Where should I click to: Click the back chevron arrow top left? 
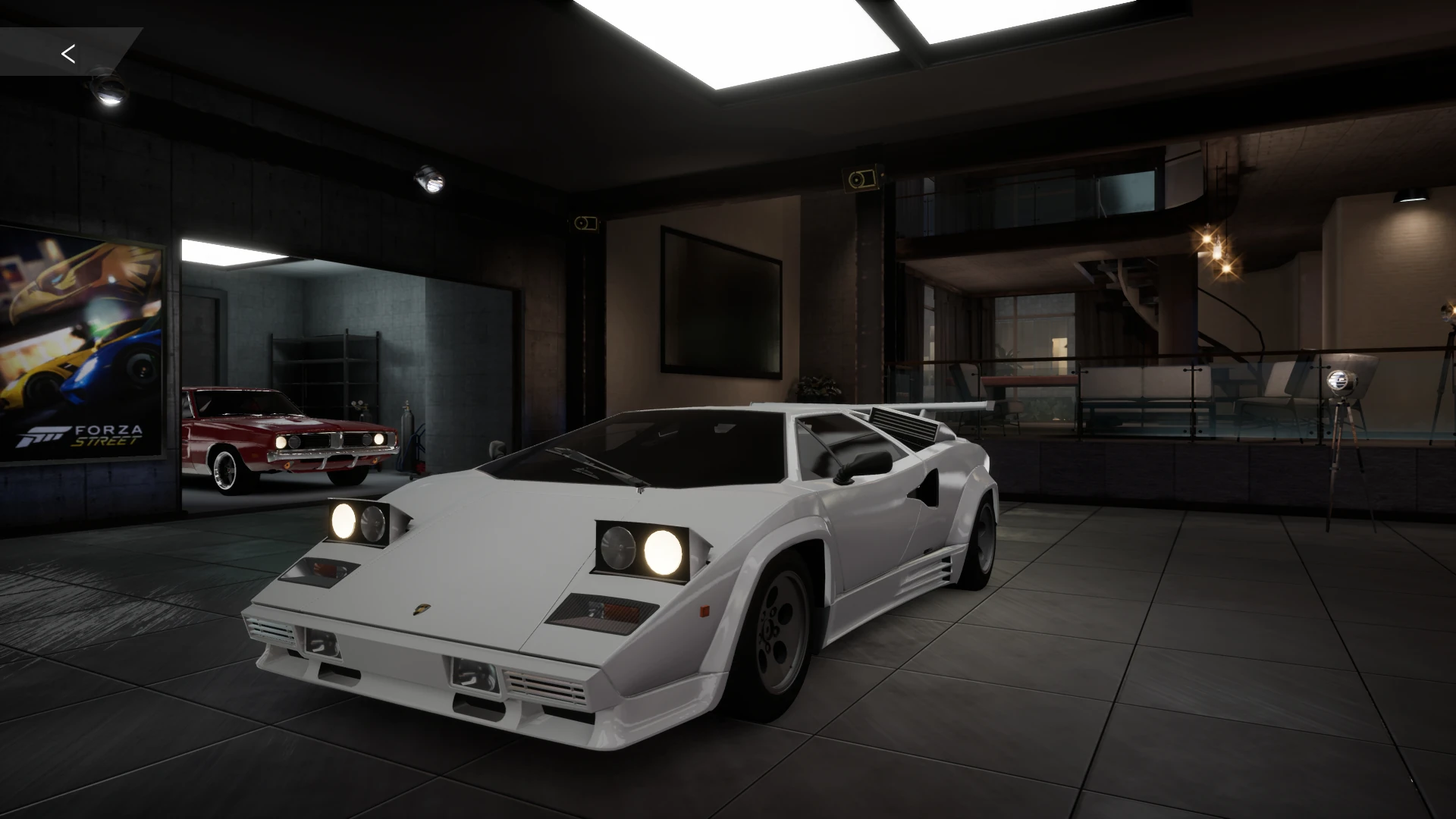pos(69,53)
